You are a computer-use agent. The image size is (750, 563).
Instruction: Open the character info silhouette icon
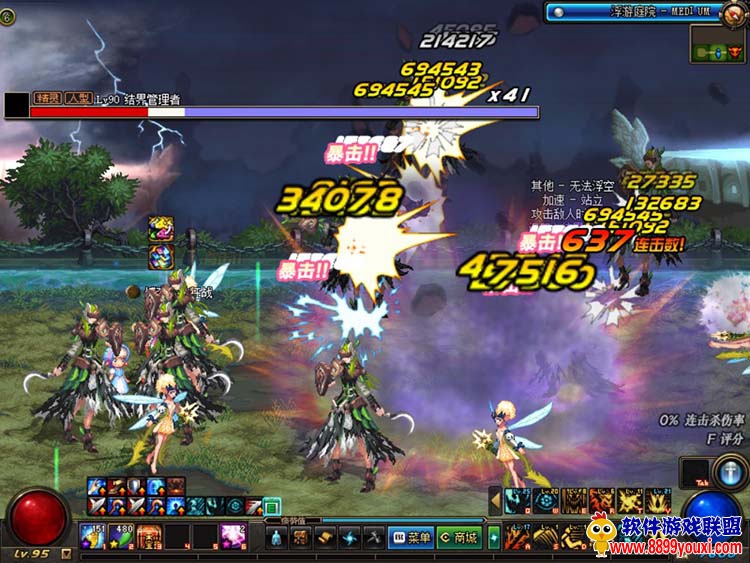click(x=276, y=538)
